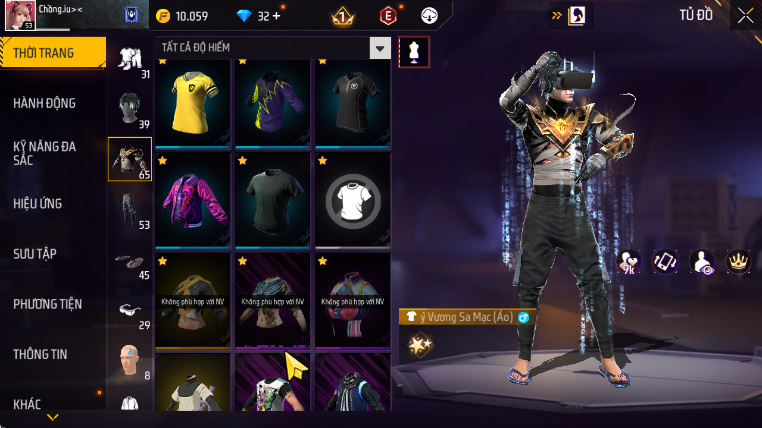
Task: Pick the pink and purple jacket
Action: coord(193,198)
